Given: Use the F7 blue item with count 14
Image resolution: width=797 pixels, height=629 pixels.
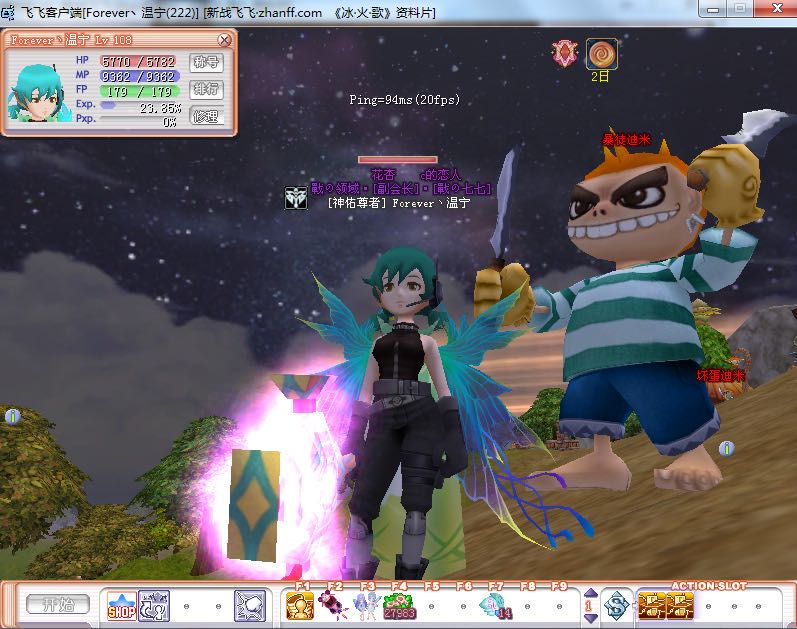Looking at the screenshot, I should pos(494,605).
